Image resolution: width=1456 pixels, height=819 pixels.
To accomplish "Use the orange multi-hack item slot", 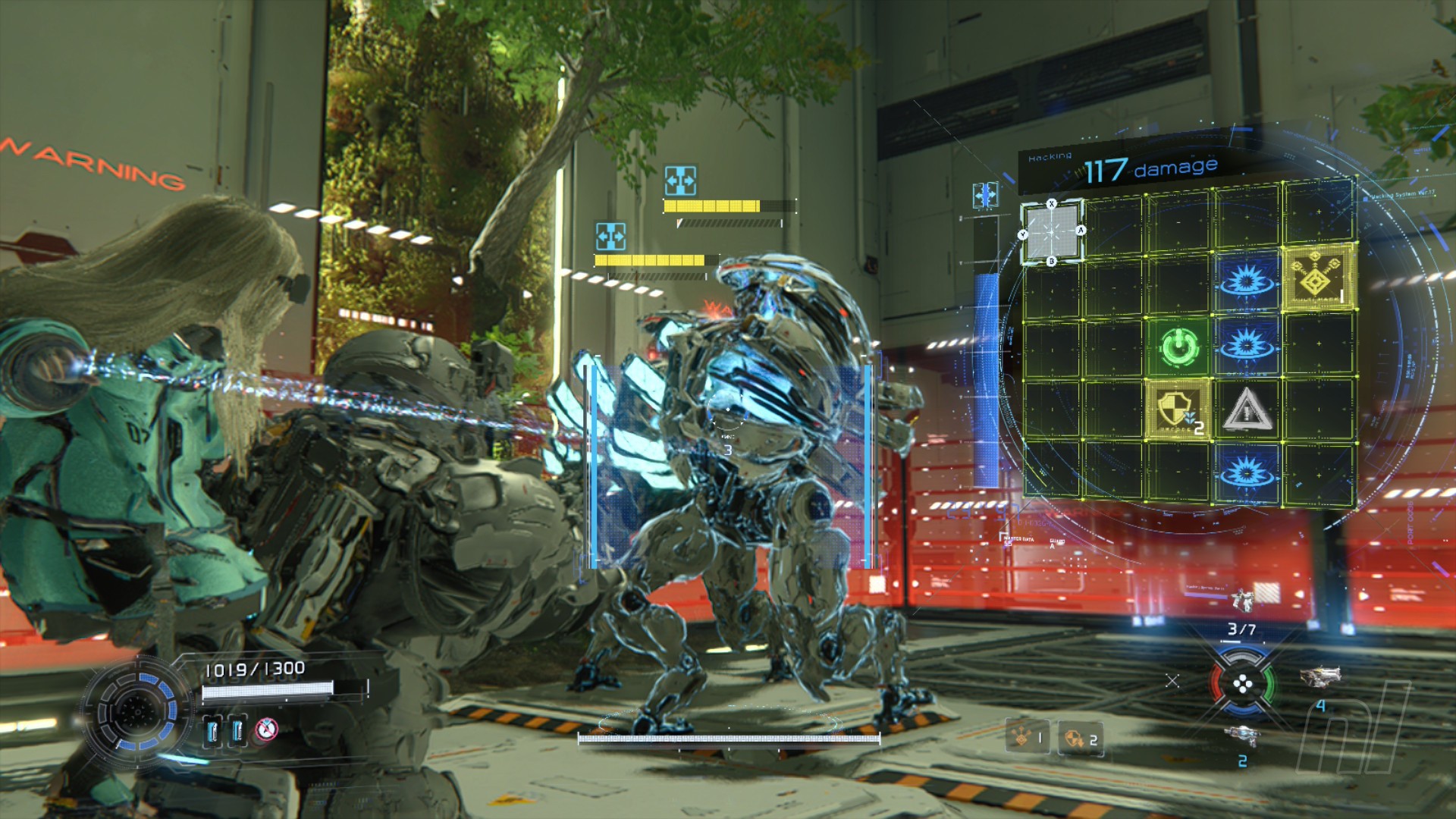I will click(1027, 737).
